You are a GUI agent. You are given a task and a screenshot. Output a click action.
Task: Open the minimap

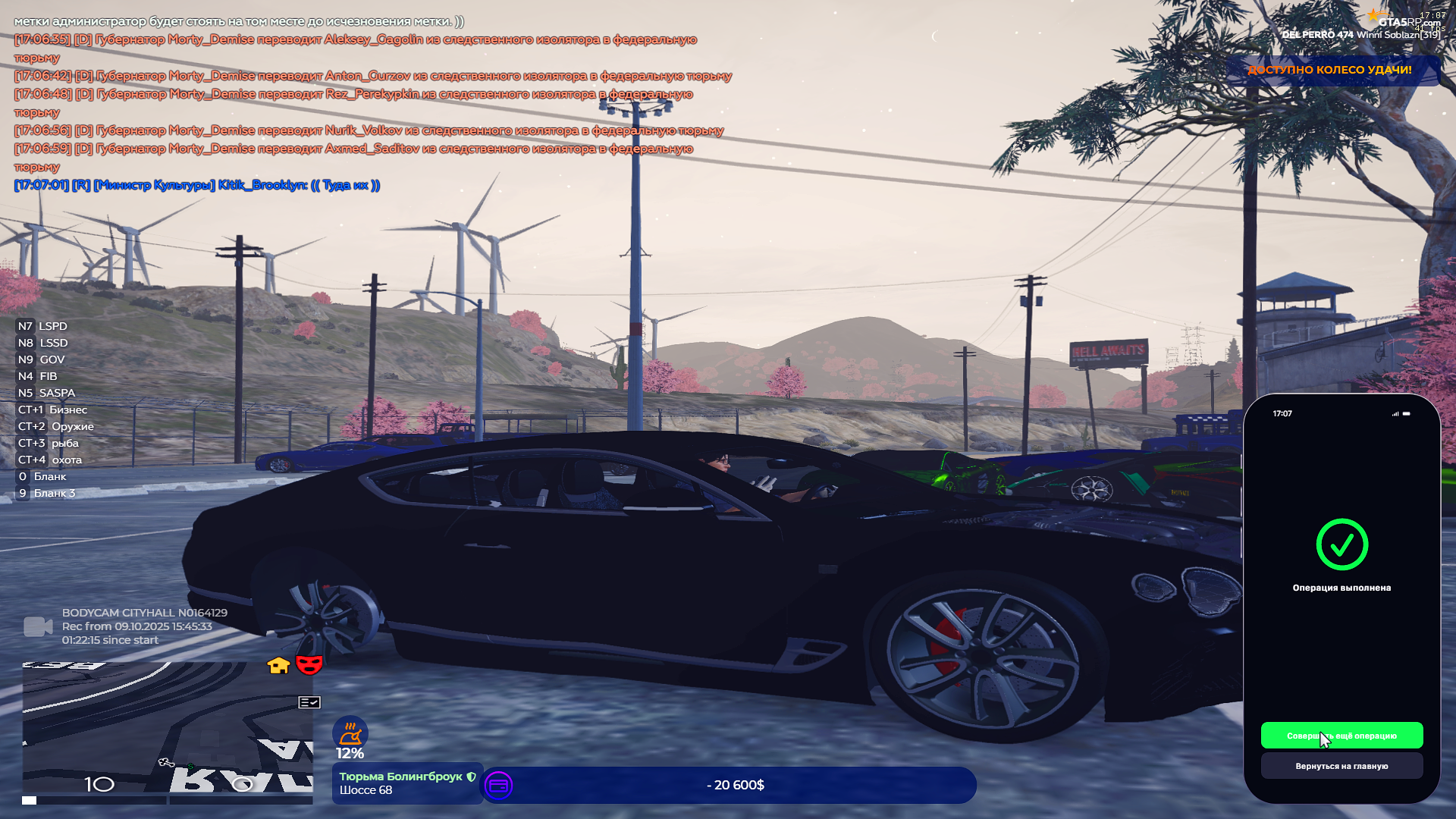click(167, 728)
